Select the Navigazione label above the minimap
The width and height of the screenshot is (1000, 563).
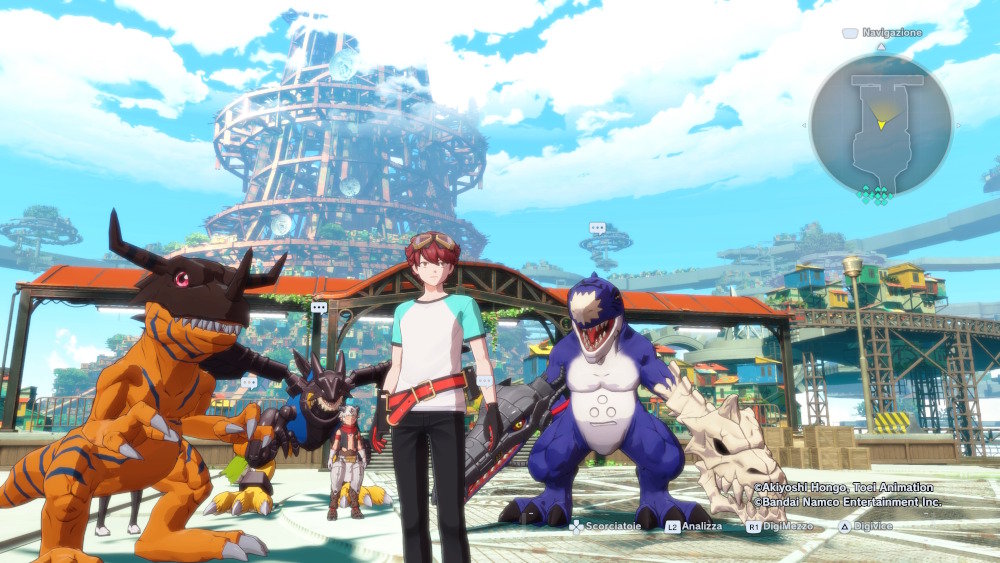pos(891,33)
